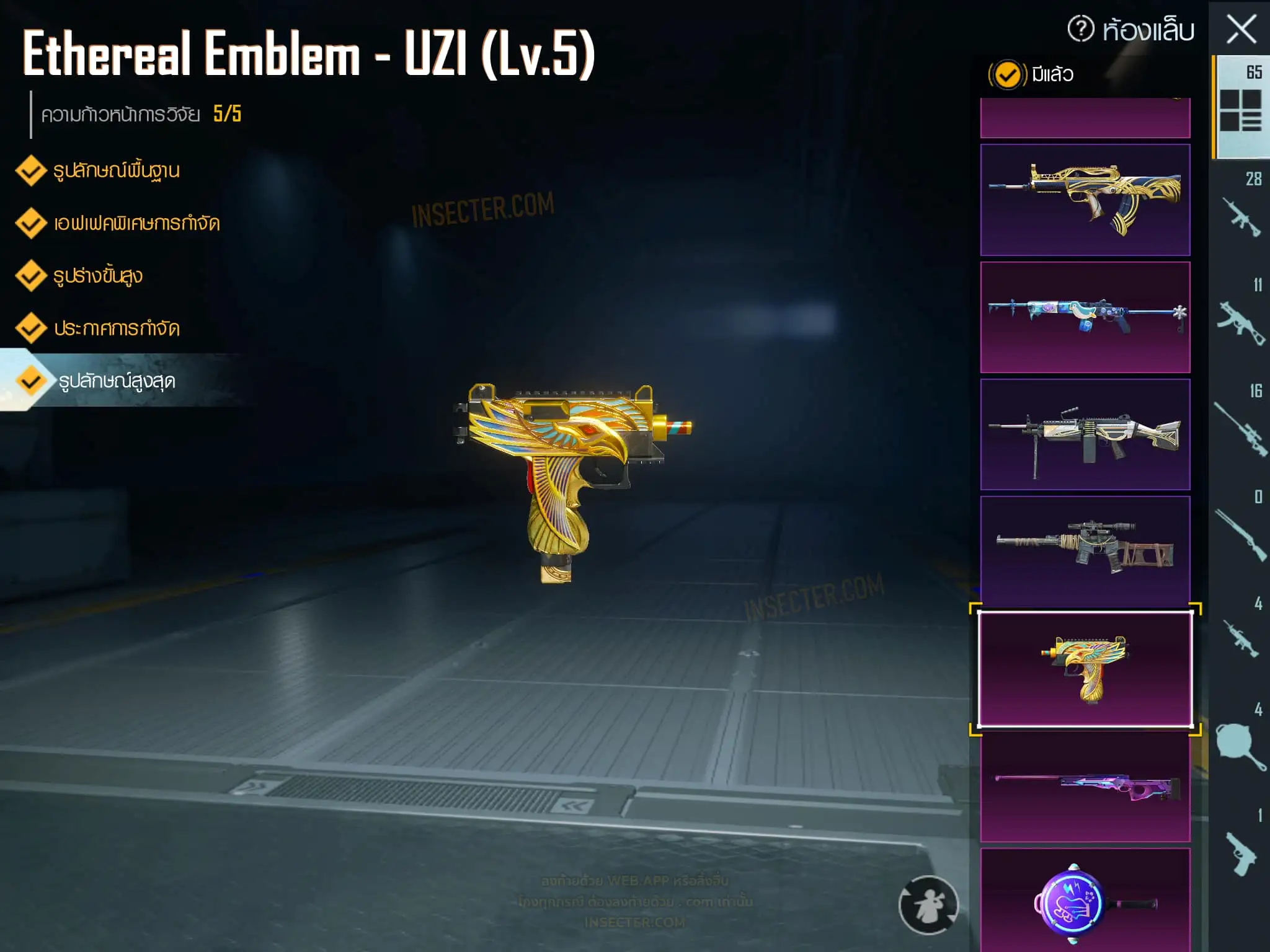1270x952 pixels.
Task: Open the ห้องแล็บ help question mark
Action: [1081, 29]
